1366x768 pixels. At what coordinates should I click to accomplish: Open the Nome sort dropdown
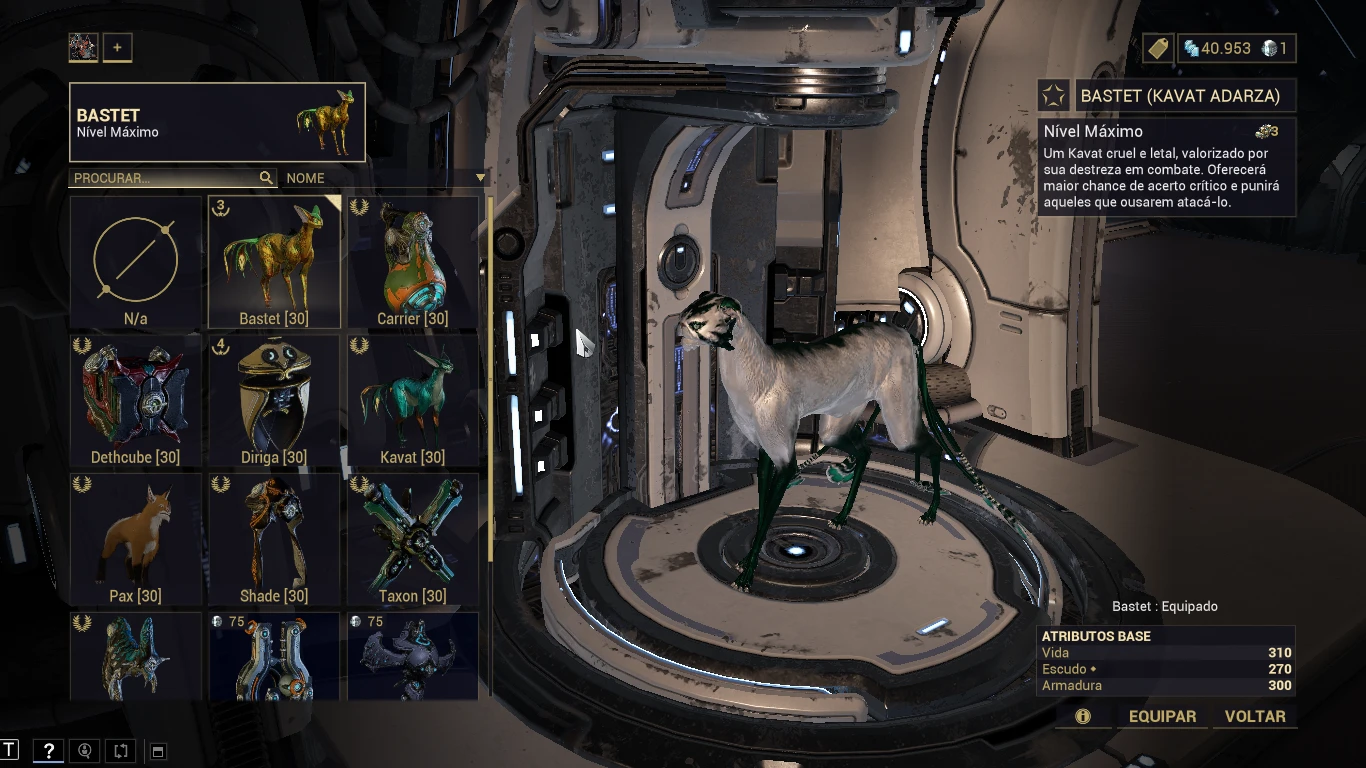(x=385, y=178)
